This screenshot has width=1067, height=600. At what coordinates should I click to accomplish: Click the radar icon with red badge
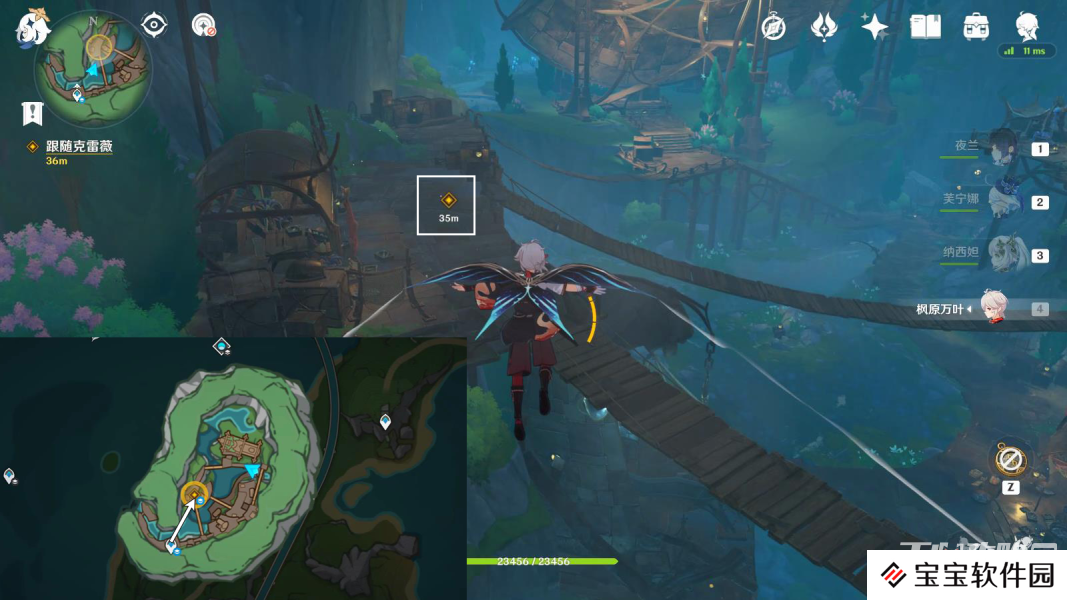click(204, 25)
